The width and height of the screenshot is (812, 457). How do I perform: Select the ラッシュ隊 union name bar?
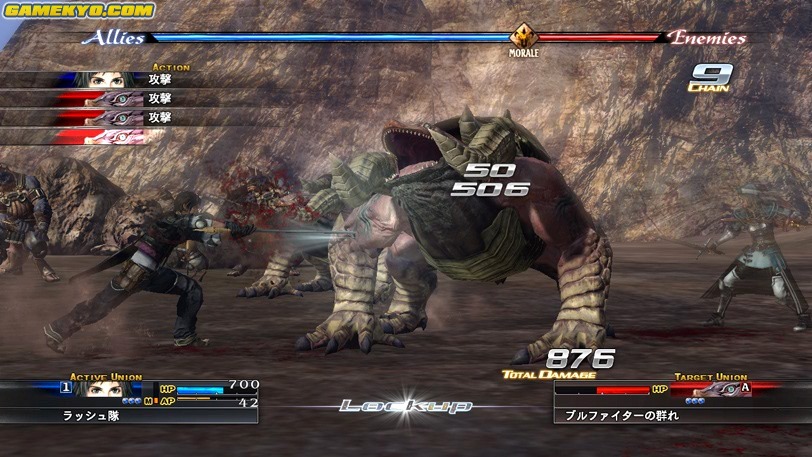coord(128,414)
